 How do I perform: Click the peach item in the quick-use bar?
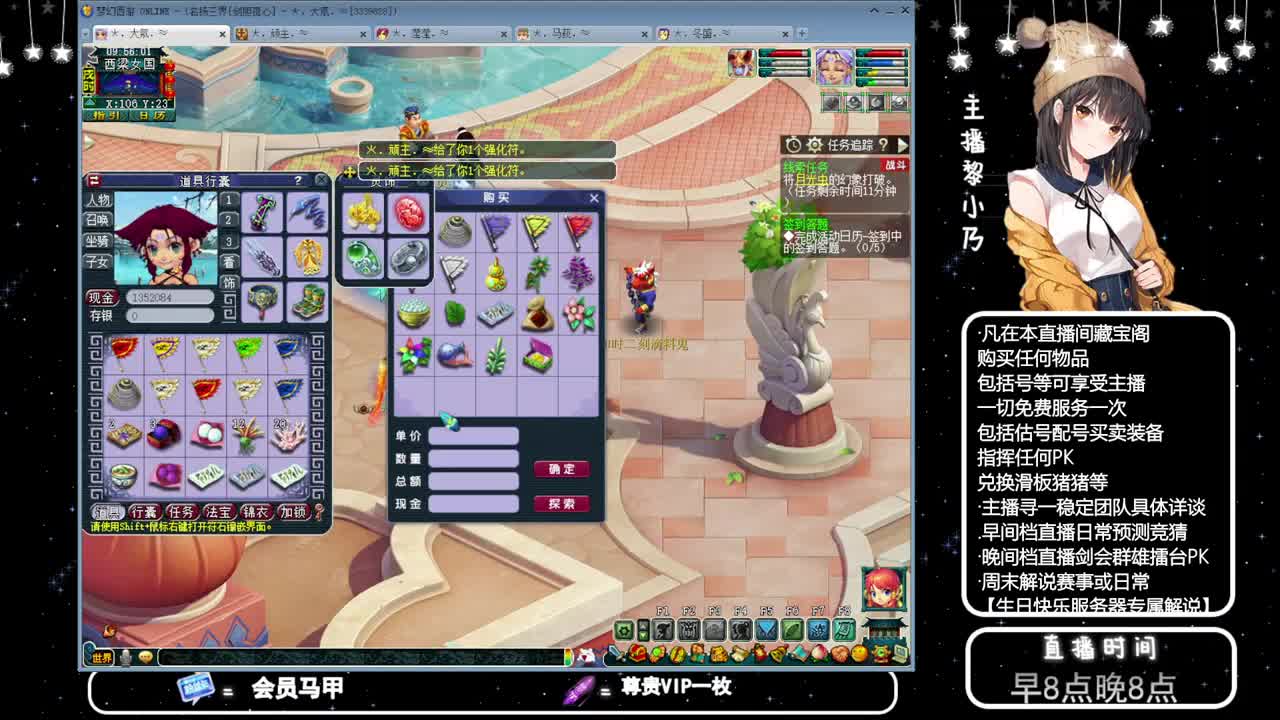tap(817, 652)
